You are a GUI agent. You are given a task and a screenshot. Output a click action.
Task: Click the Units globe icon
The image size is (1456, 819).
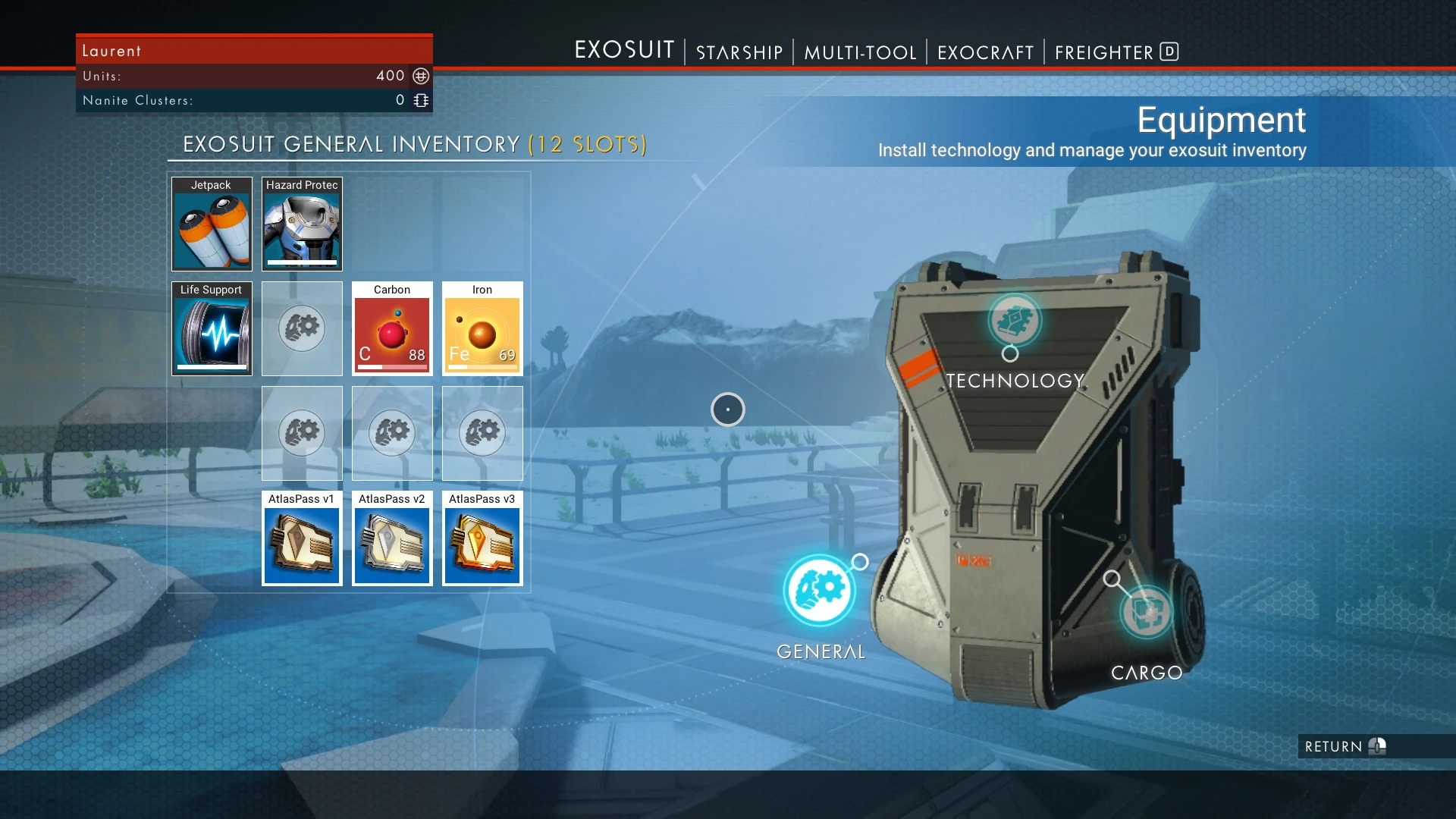pyautogui.click(x=419, y=76)
